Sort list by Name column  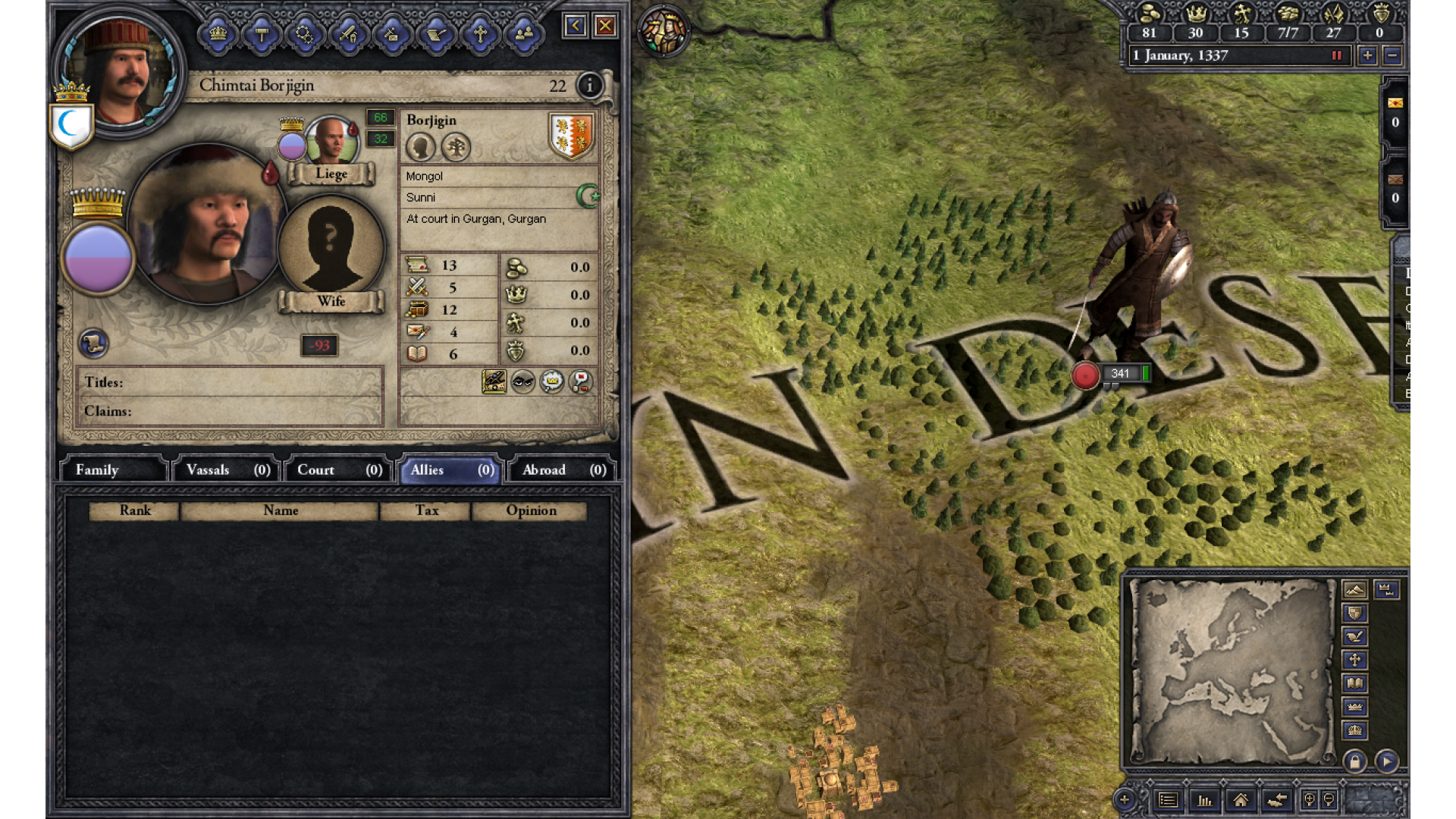tap(280, 511)
